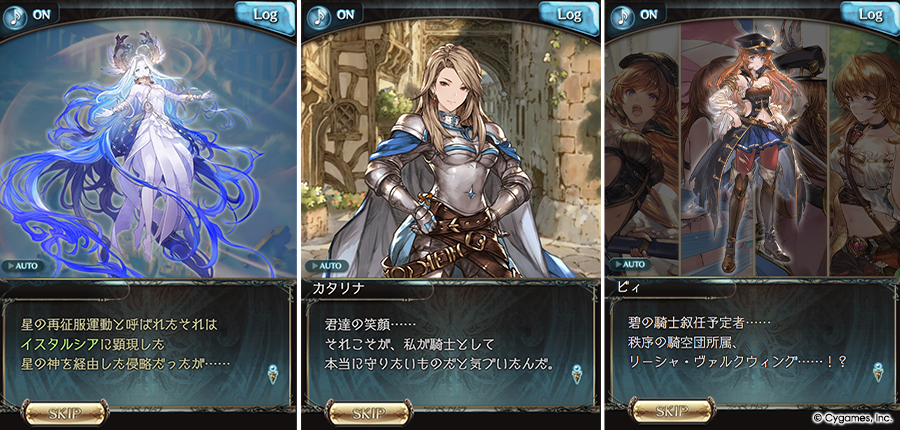
Task: Skip the カタリナ dialogue scene
Action: click(x=357, y=411)
